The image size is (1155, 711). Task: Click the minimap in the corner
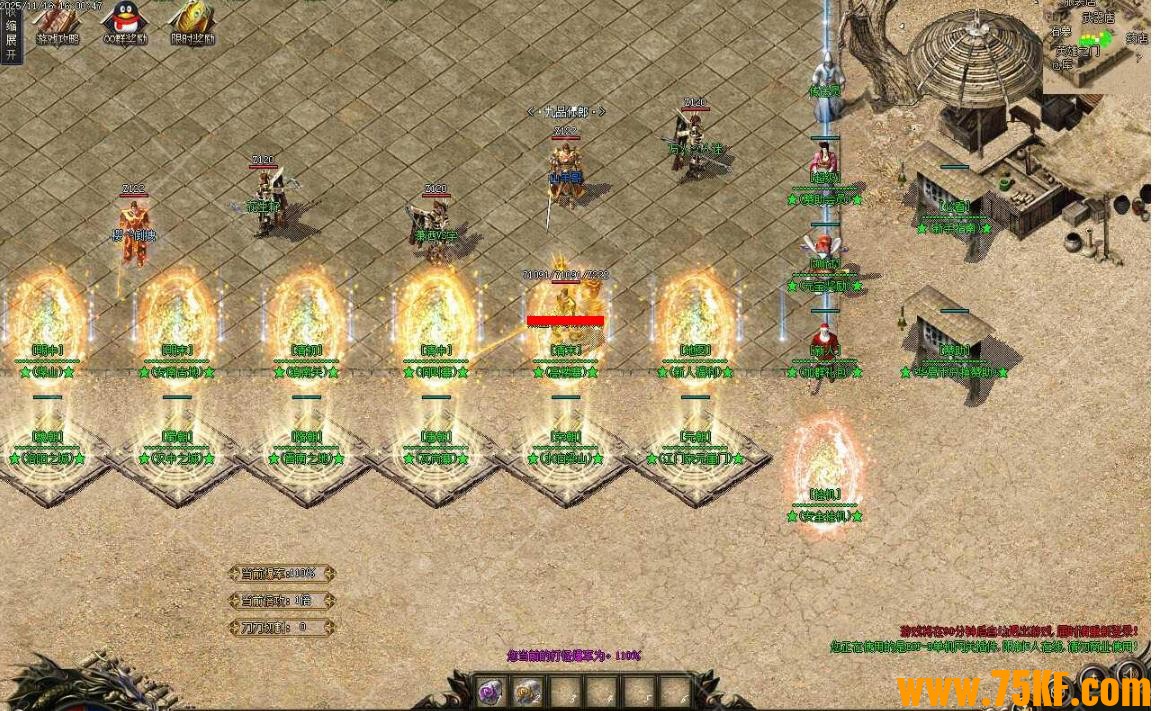click(1097, 45)
